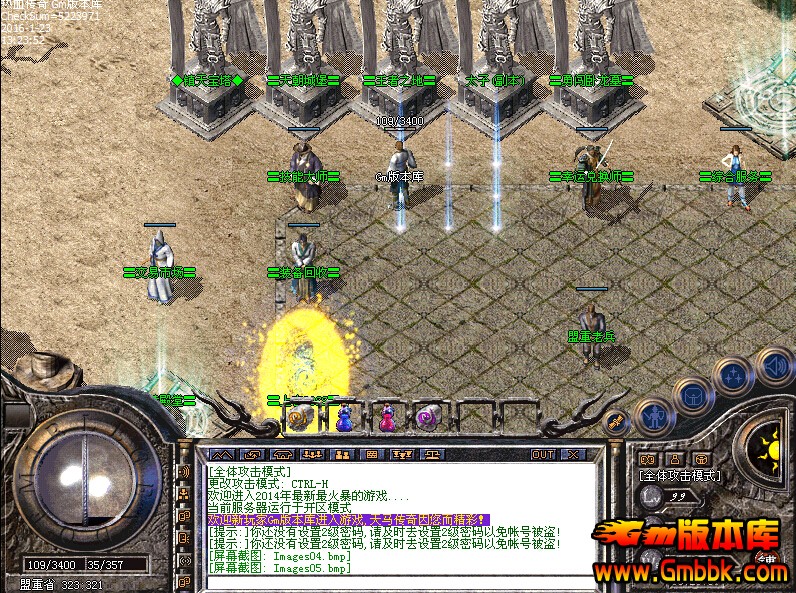Open the bag round button
This screenshot has width=796, height=593.
pyautogui.click(x=692, y=396)
